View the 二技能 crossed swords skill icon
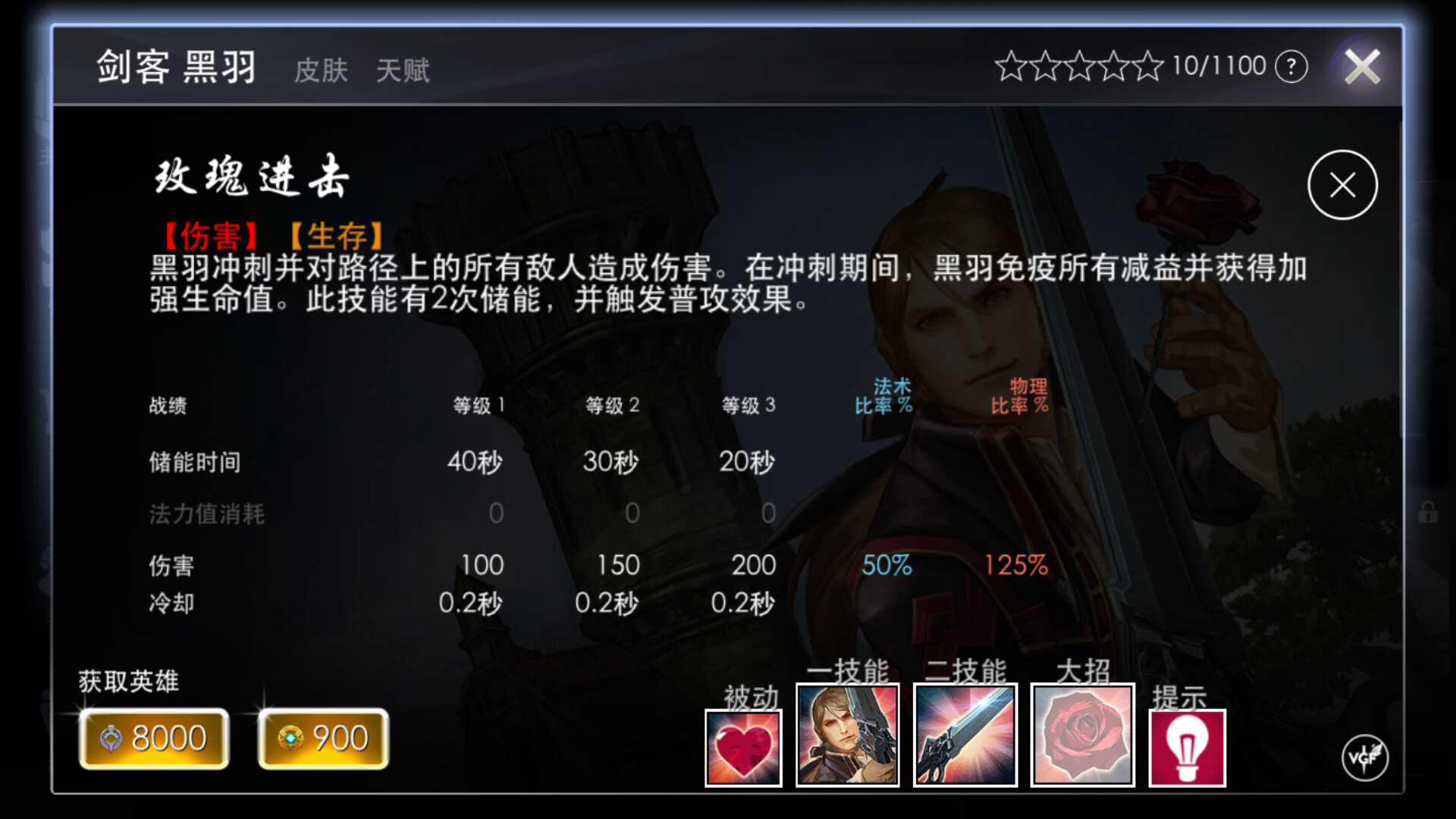Image resolution: width=1456 pixels, height=819 pixels. click(965, 734)
